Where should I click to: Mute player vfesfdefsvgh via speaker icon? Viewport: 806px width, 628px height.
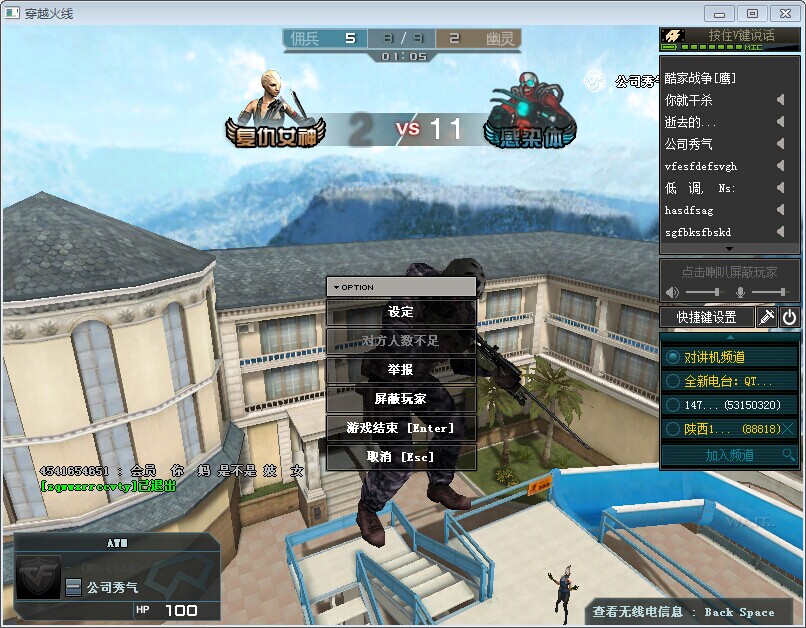780,166
